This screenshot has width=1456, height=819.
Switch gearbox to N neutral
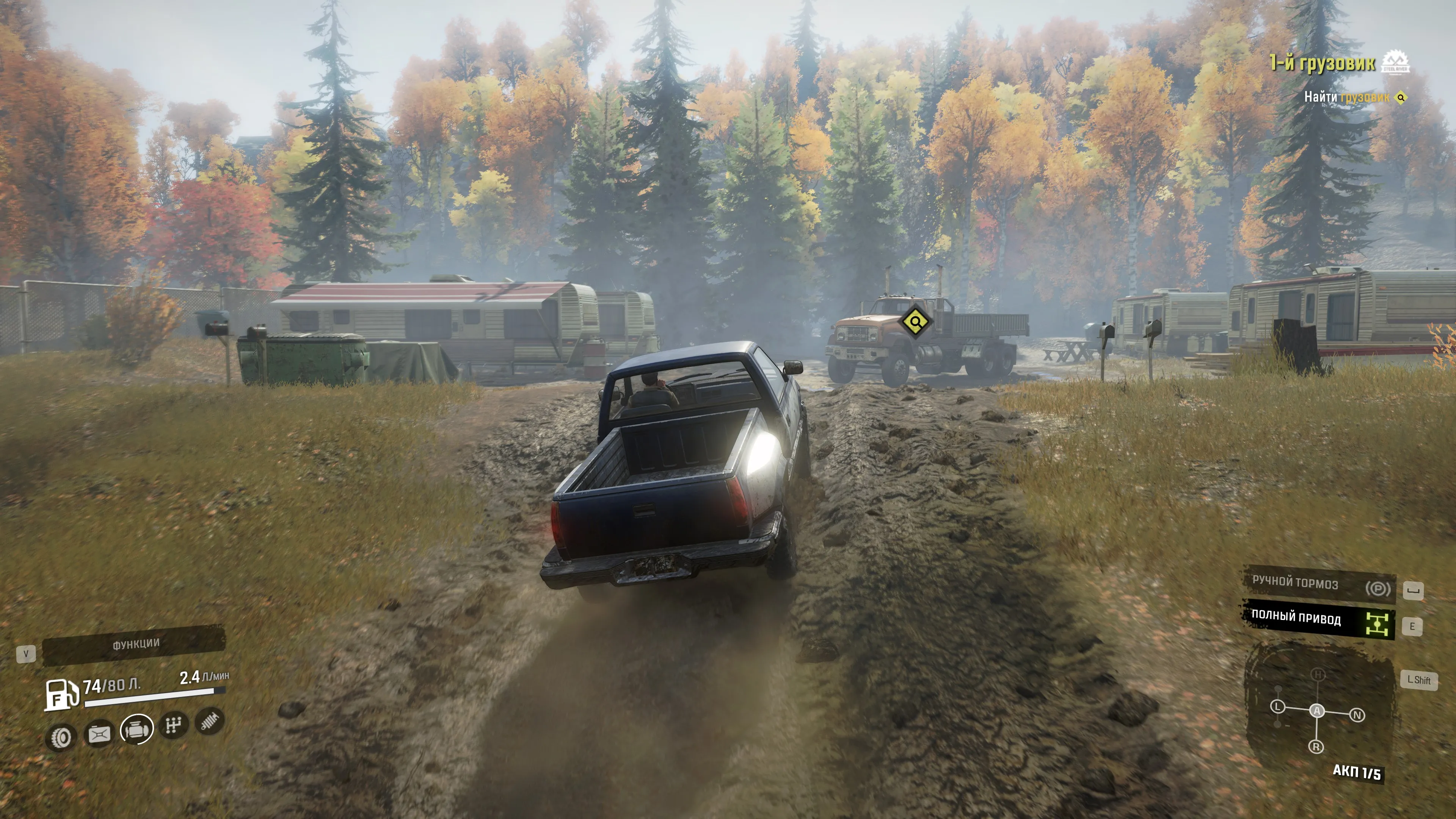point(1357,715)
